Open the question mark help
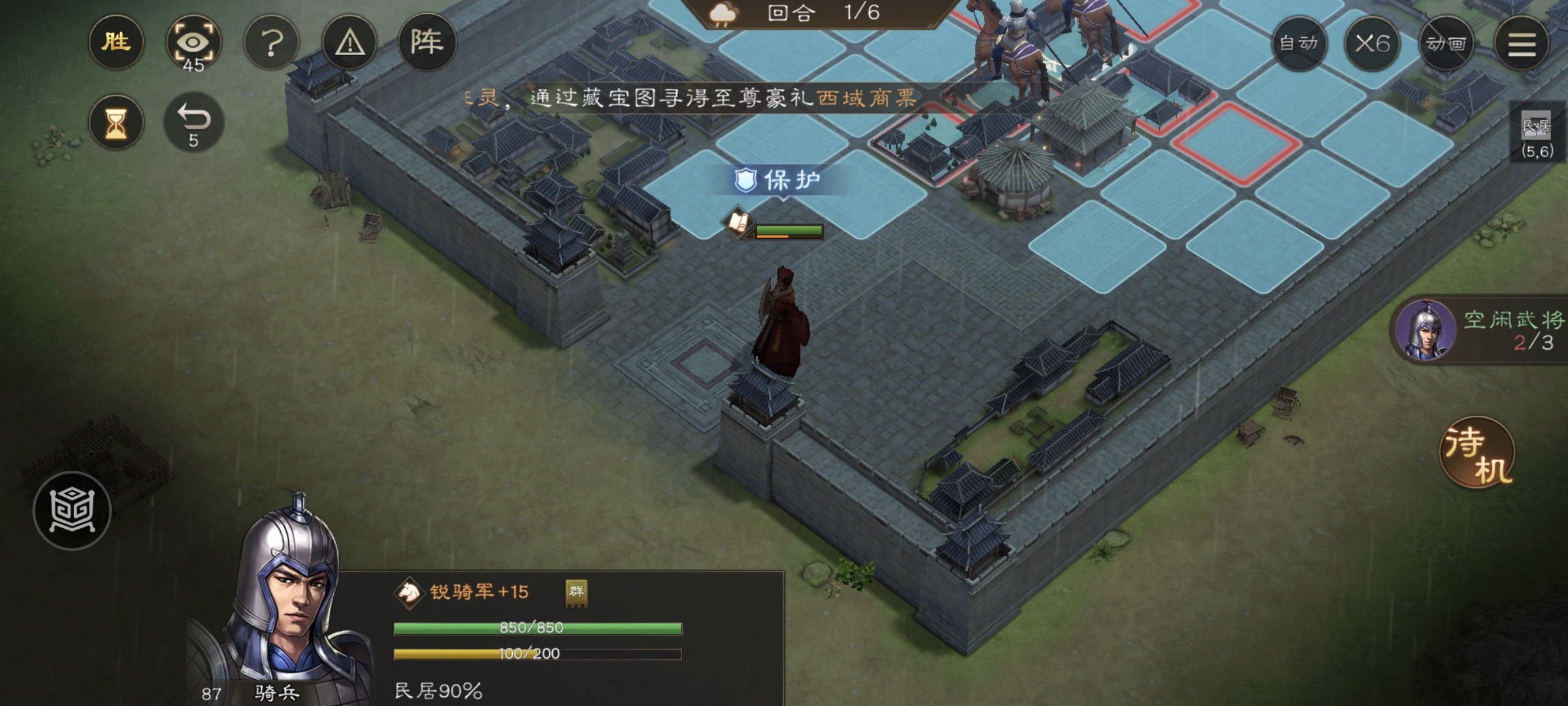 coord(271,43)
